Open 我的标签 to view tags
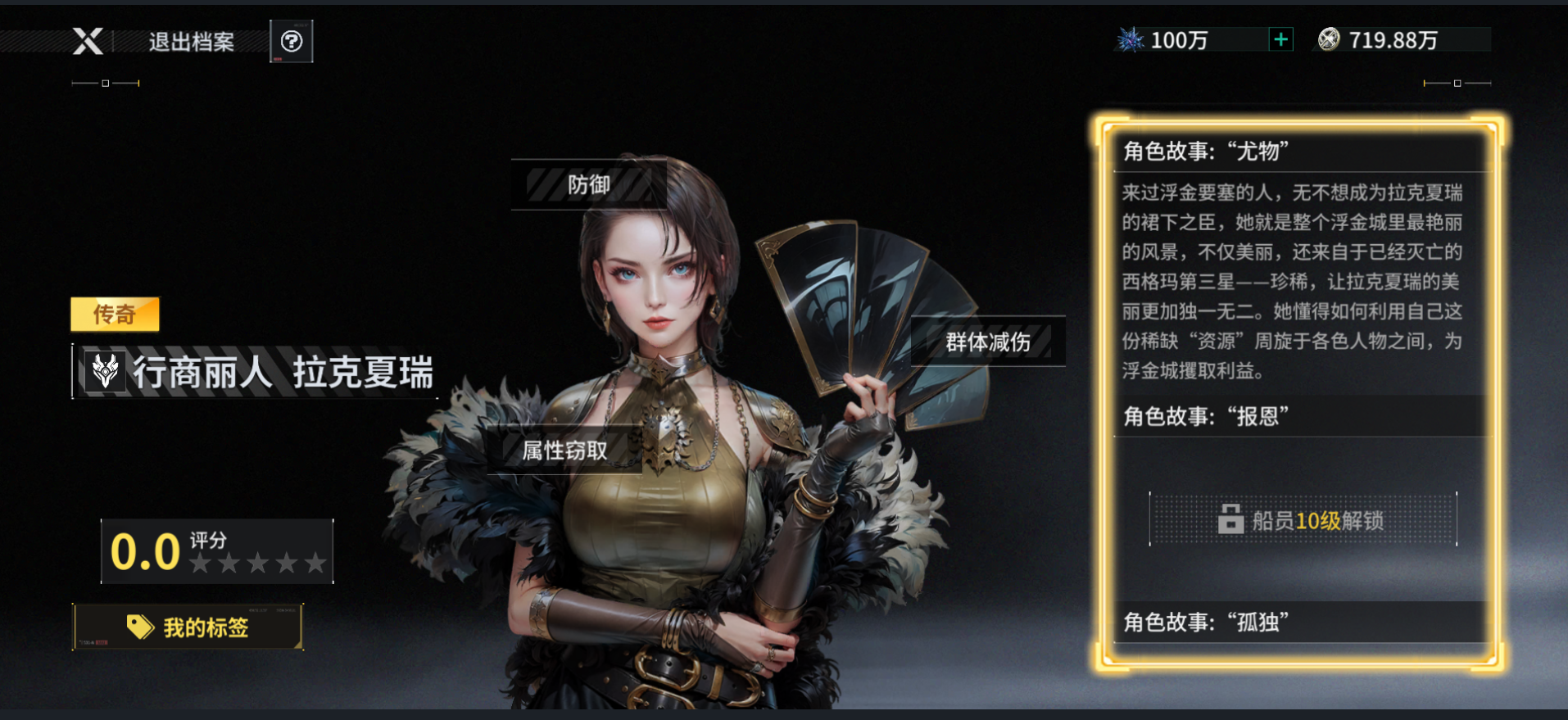Screen dimensions: 1568x720 [189, 626]
